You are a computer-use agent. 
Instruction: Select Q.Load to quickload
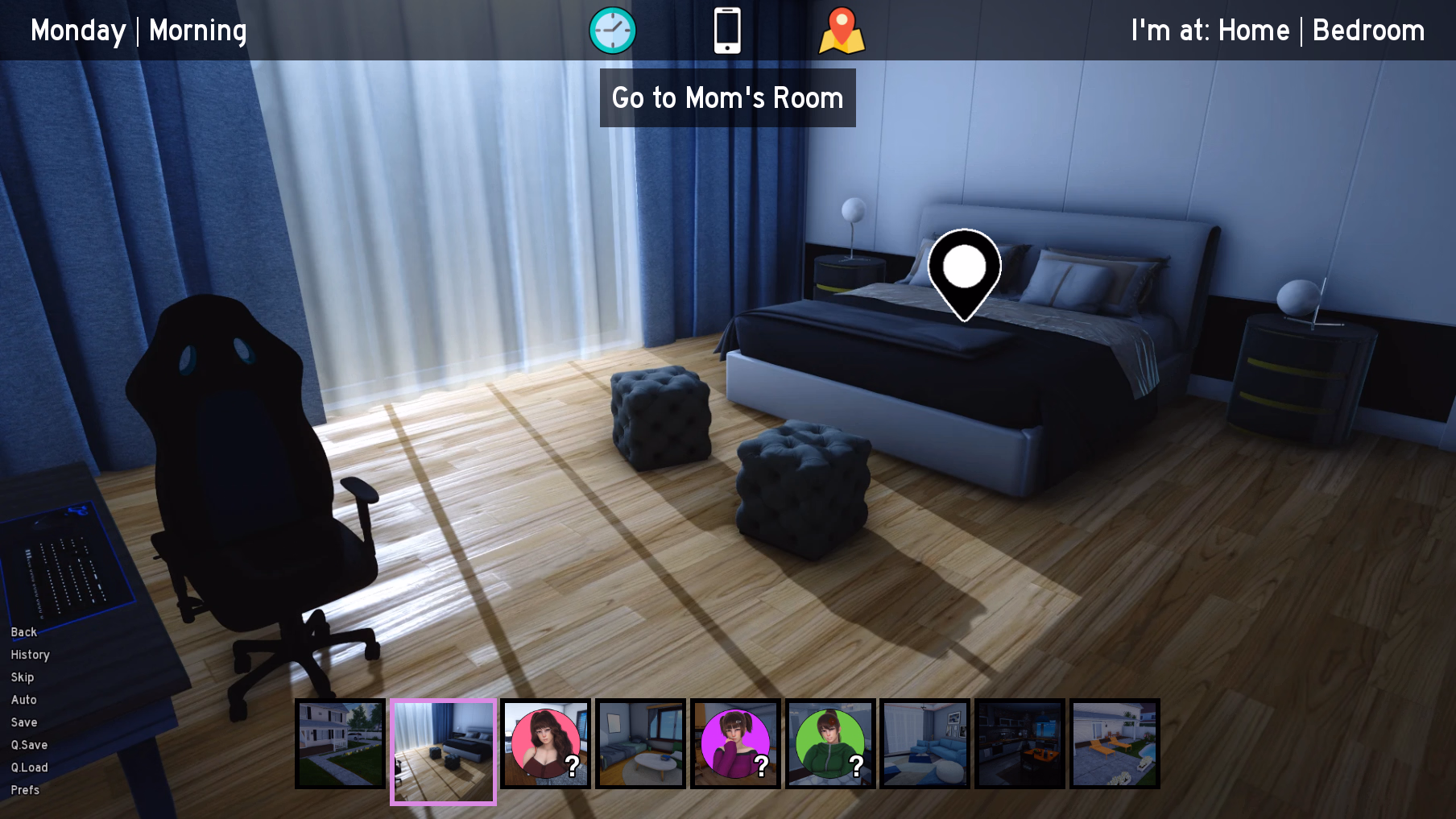click(30, 767)
